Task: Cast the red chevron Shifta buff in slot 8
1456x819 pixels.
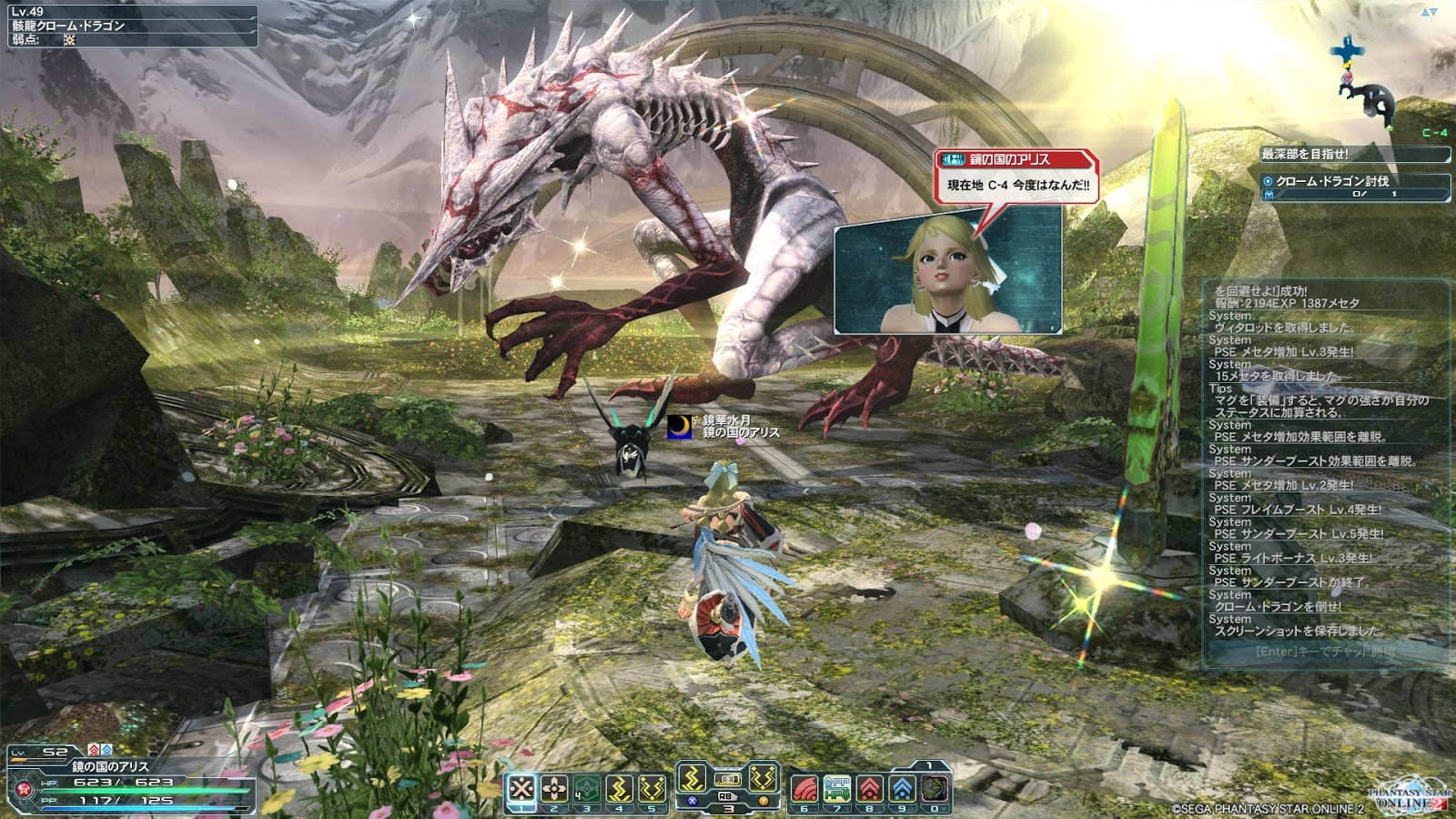Action: pos(870,788)
